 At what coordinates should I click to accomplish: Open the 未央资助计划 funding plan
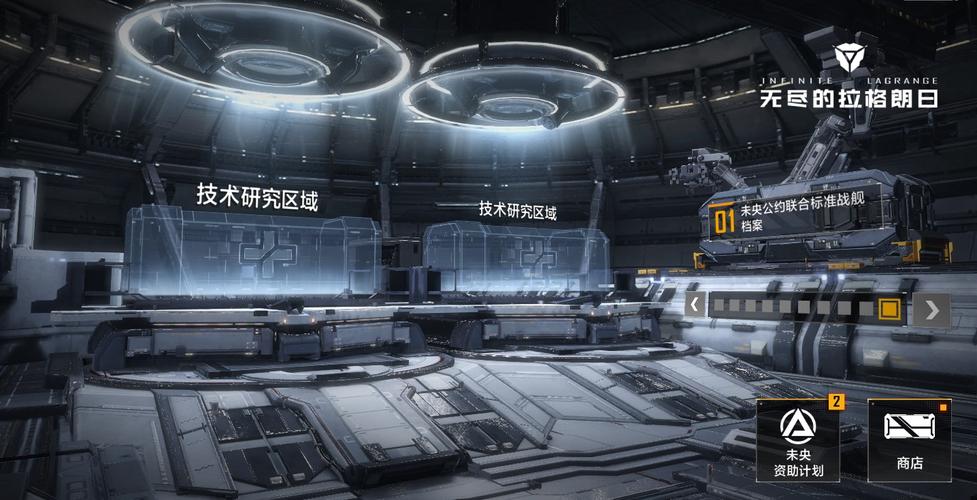tap(798, 440)
